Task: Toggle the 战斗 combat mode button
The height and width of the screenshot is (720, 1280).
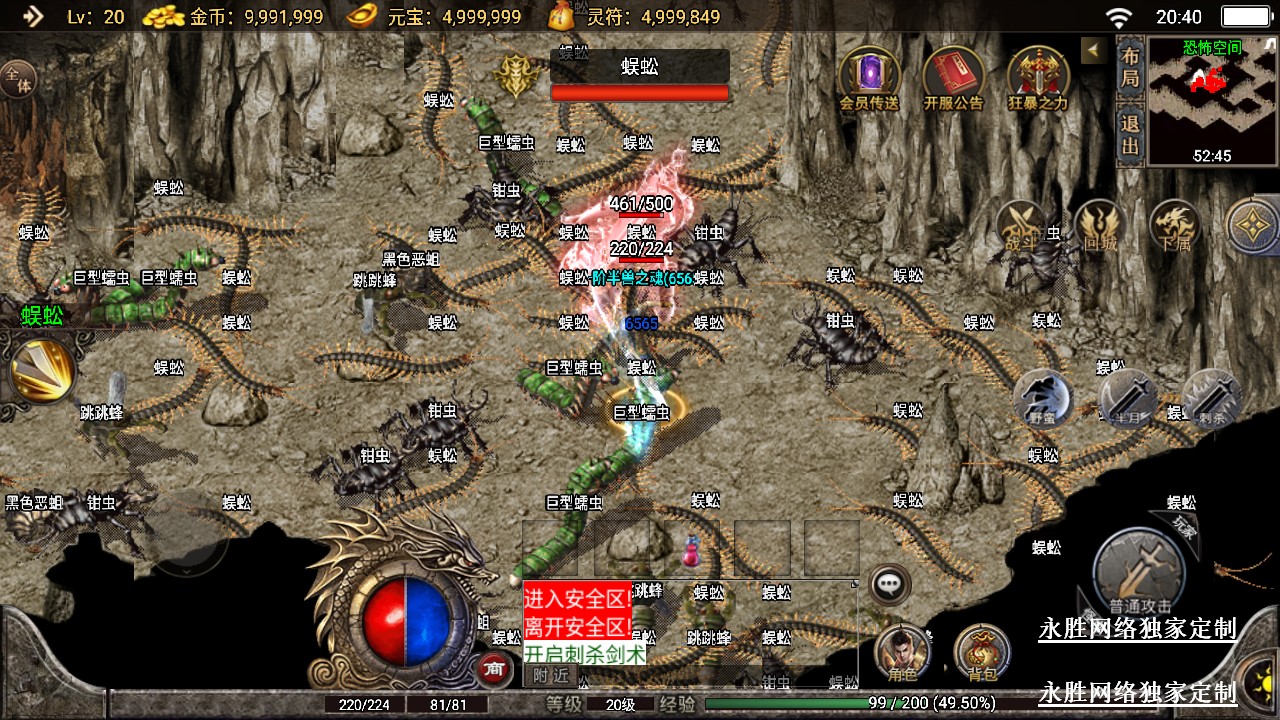Action: coord(1021,225)
